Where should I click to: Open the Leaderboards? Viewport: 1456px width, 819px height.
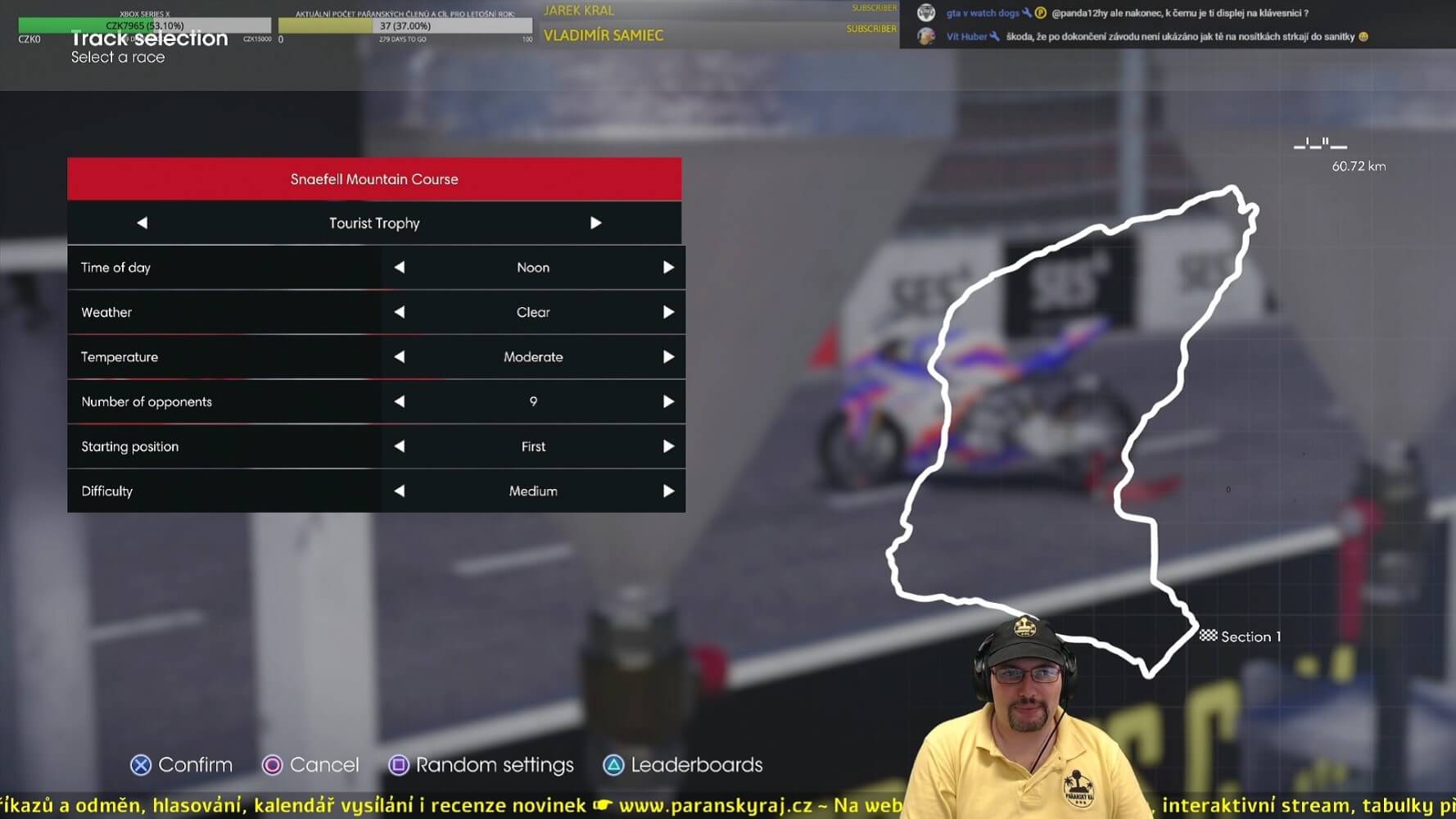[x=683, y=765]
